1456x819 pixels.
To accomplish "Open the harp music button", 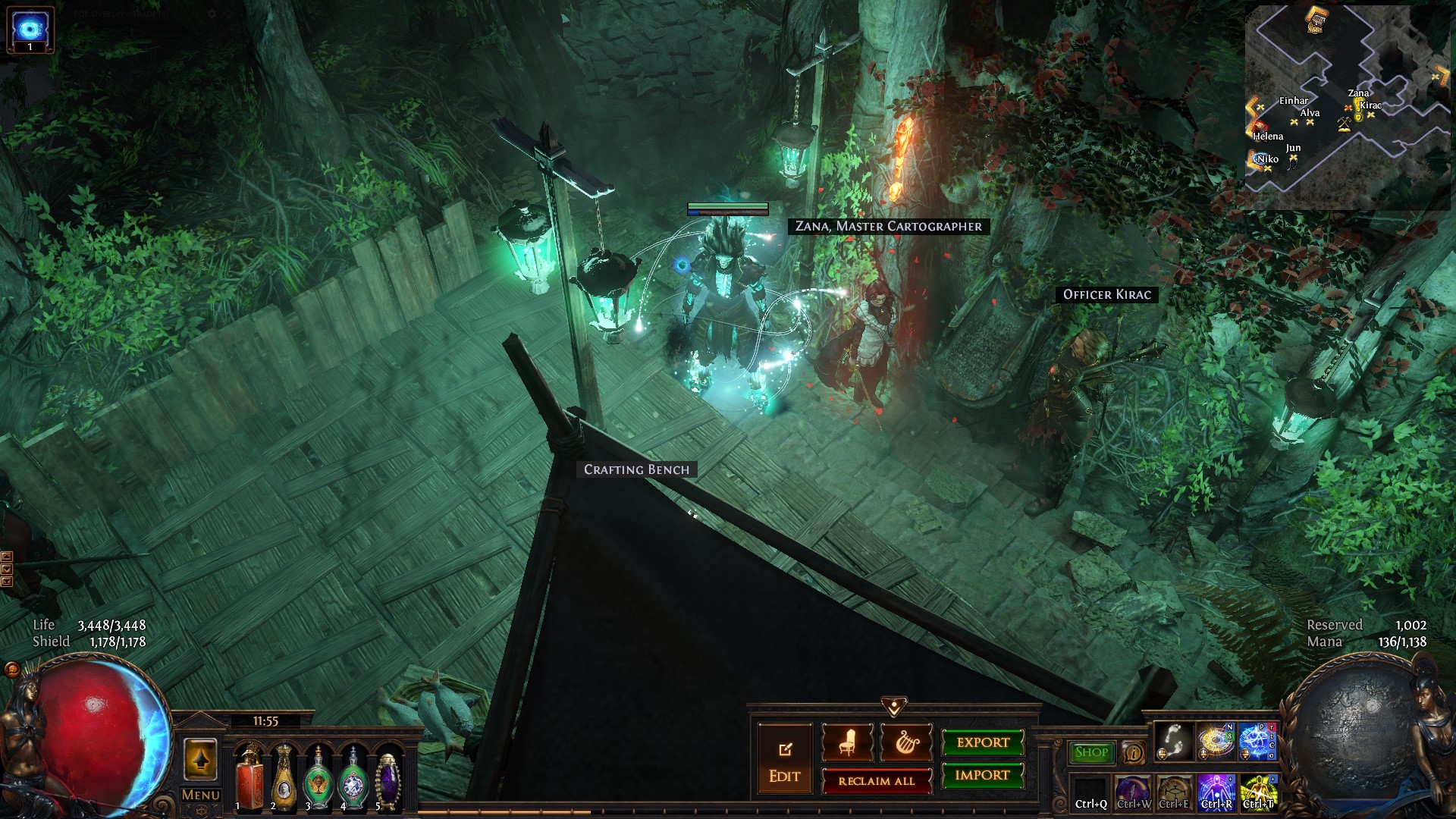I will pyautogui.click(x=905, y=742).
